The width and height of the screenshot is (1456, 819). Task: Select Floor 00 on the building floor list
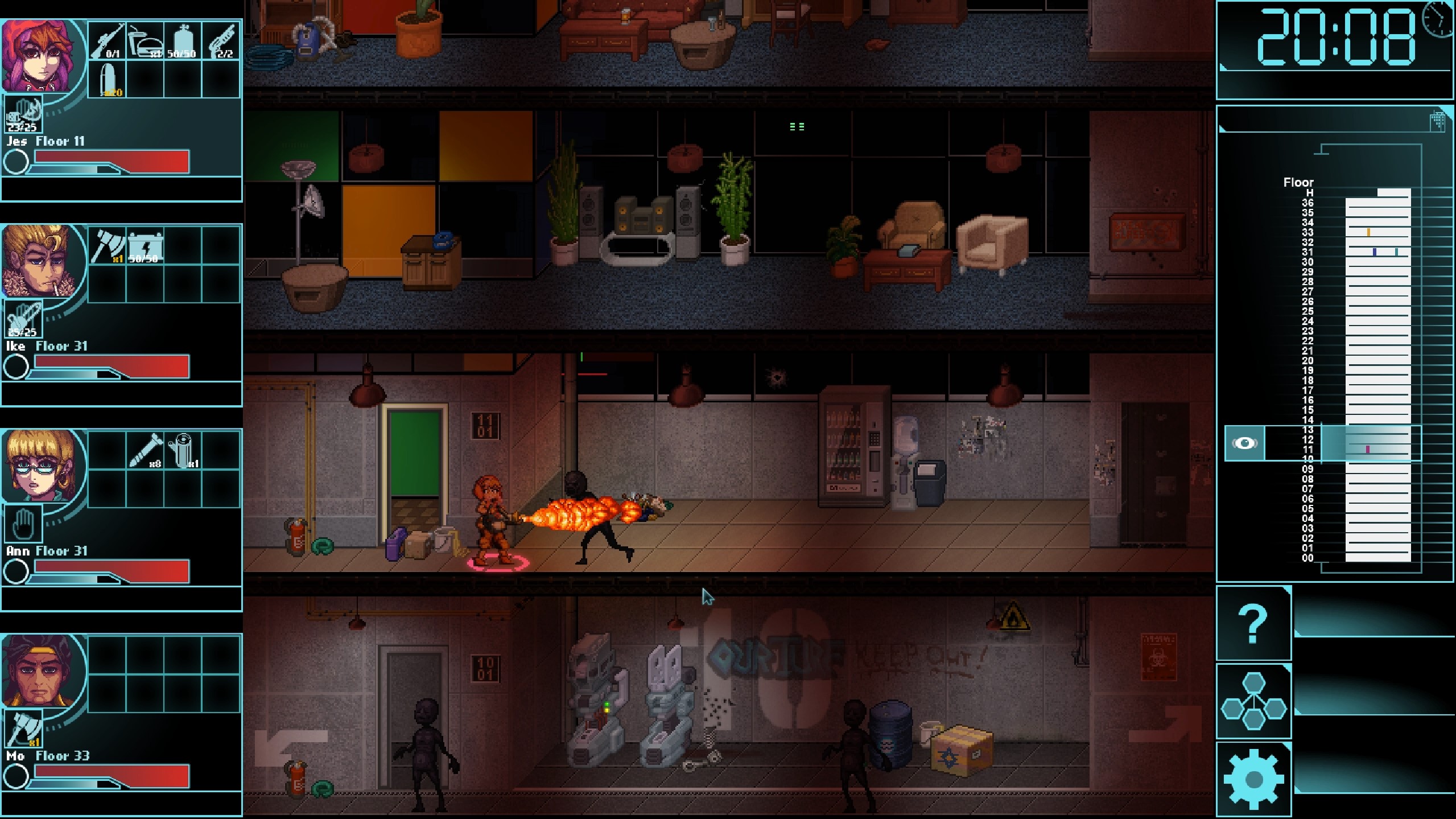pos(1308,558)
